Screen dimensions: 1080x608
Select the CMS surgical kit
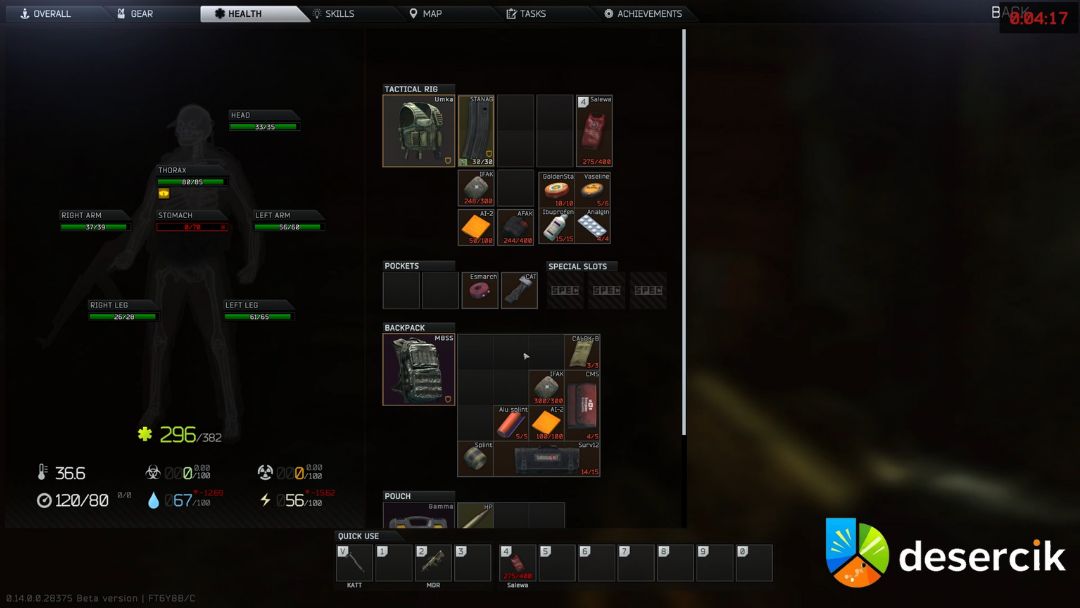(583, 405)
